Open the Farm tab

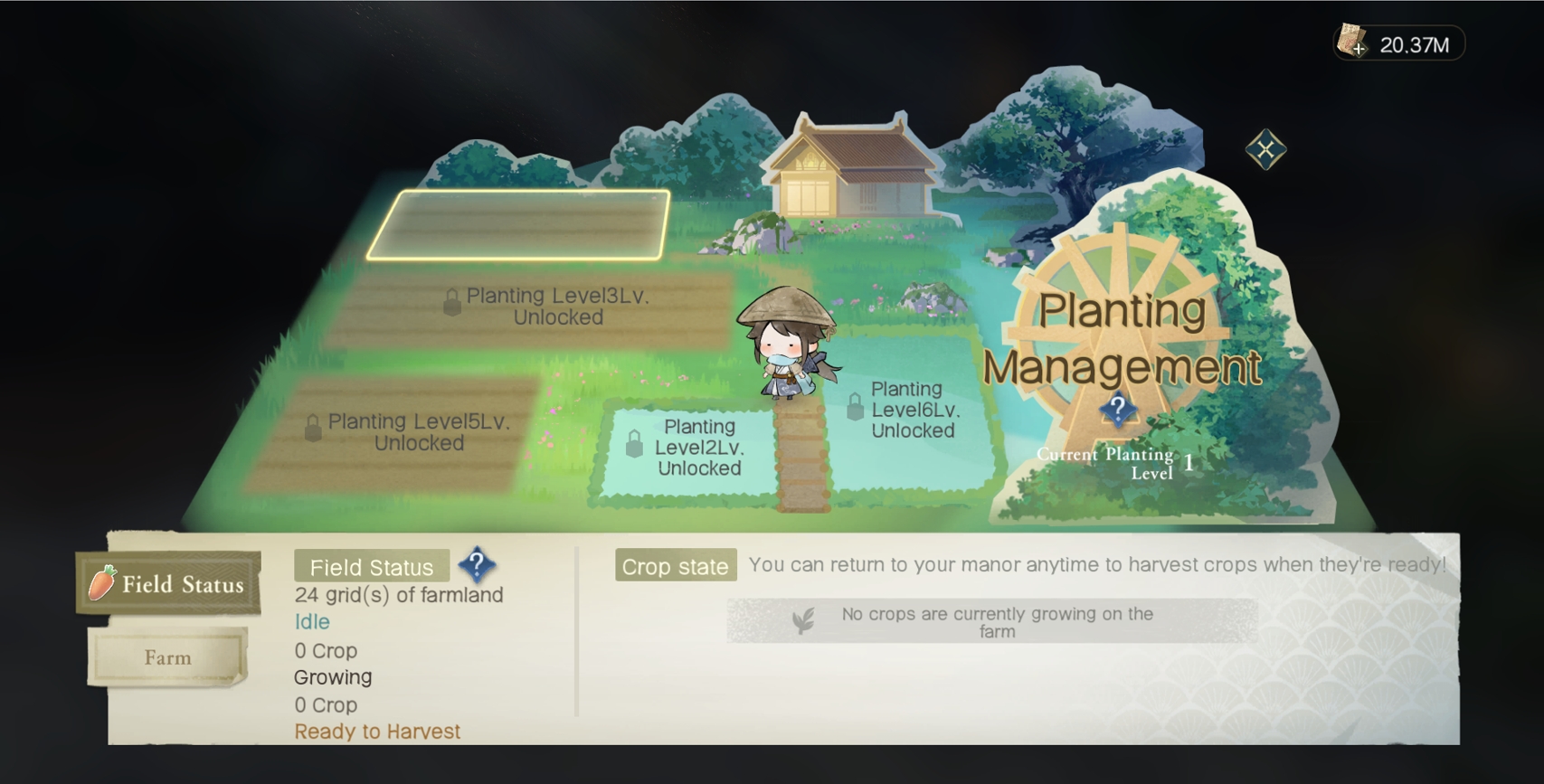pyautogui.click(x=168, y=657)
